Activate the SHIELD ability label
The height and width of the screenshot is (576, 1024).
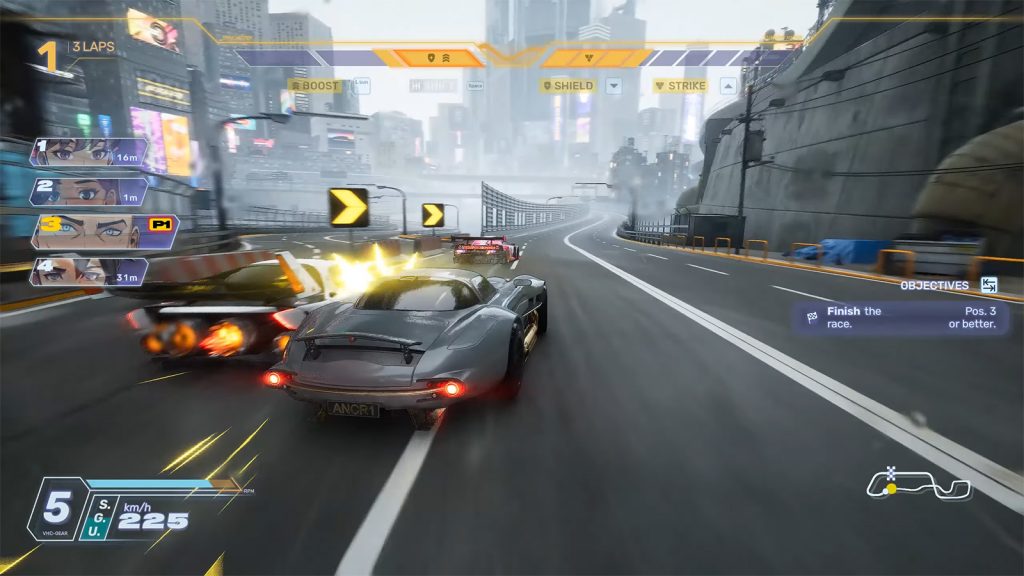pos(568,86)
